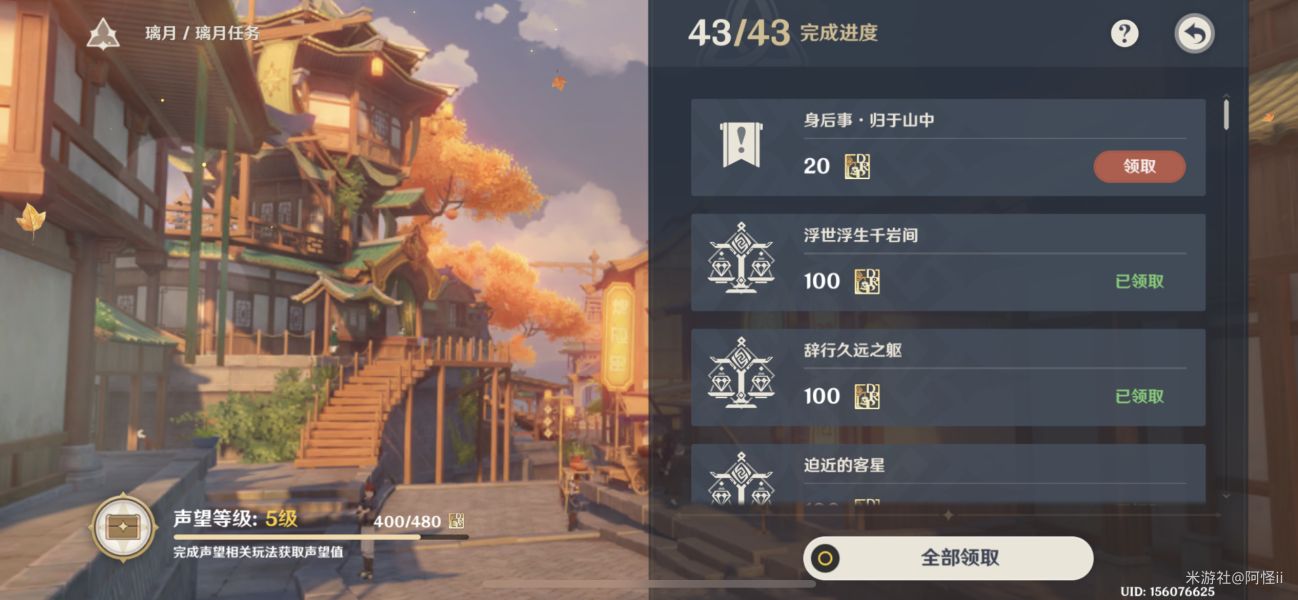Claim the 身后事·归于山中 reward with 领取
The image size is (1298, 600).
(1139, 167)
